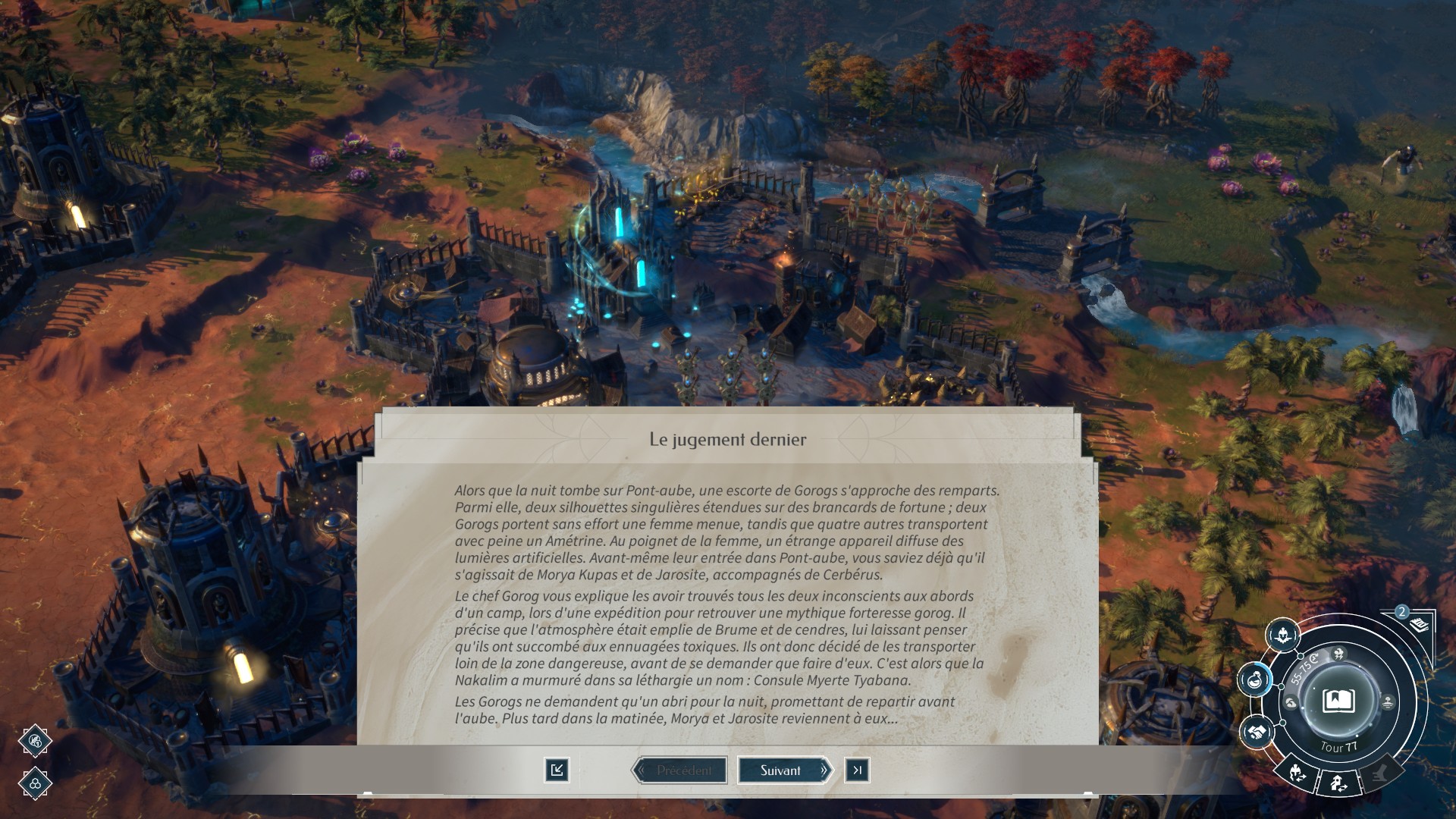The height and width of the screenshot is (819, 1456).
Task: Cycle to next city with tower arrows button
Action: tap(1338, 784)
